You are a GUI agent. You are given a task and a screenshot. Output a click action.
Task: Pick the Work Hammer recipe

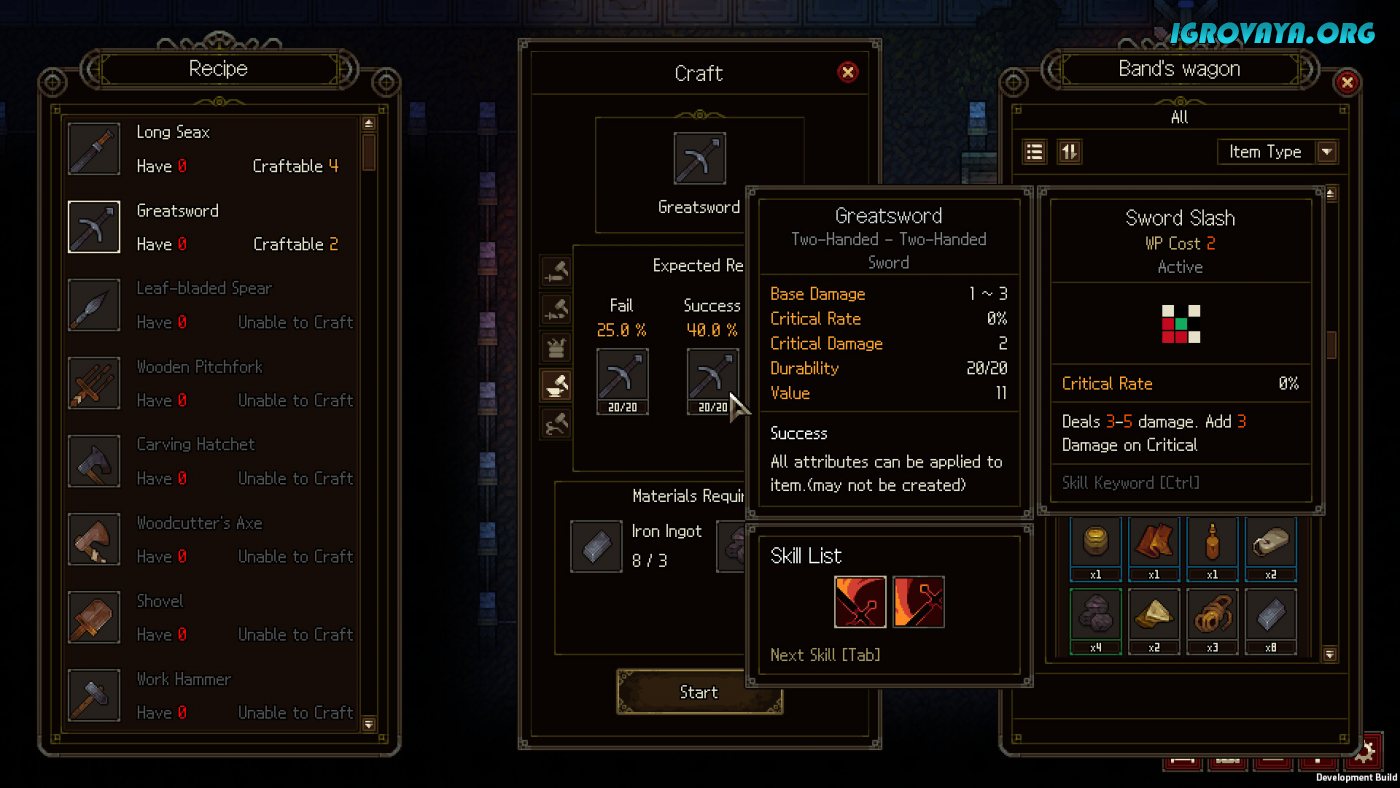(210, 695)
